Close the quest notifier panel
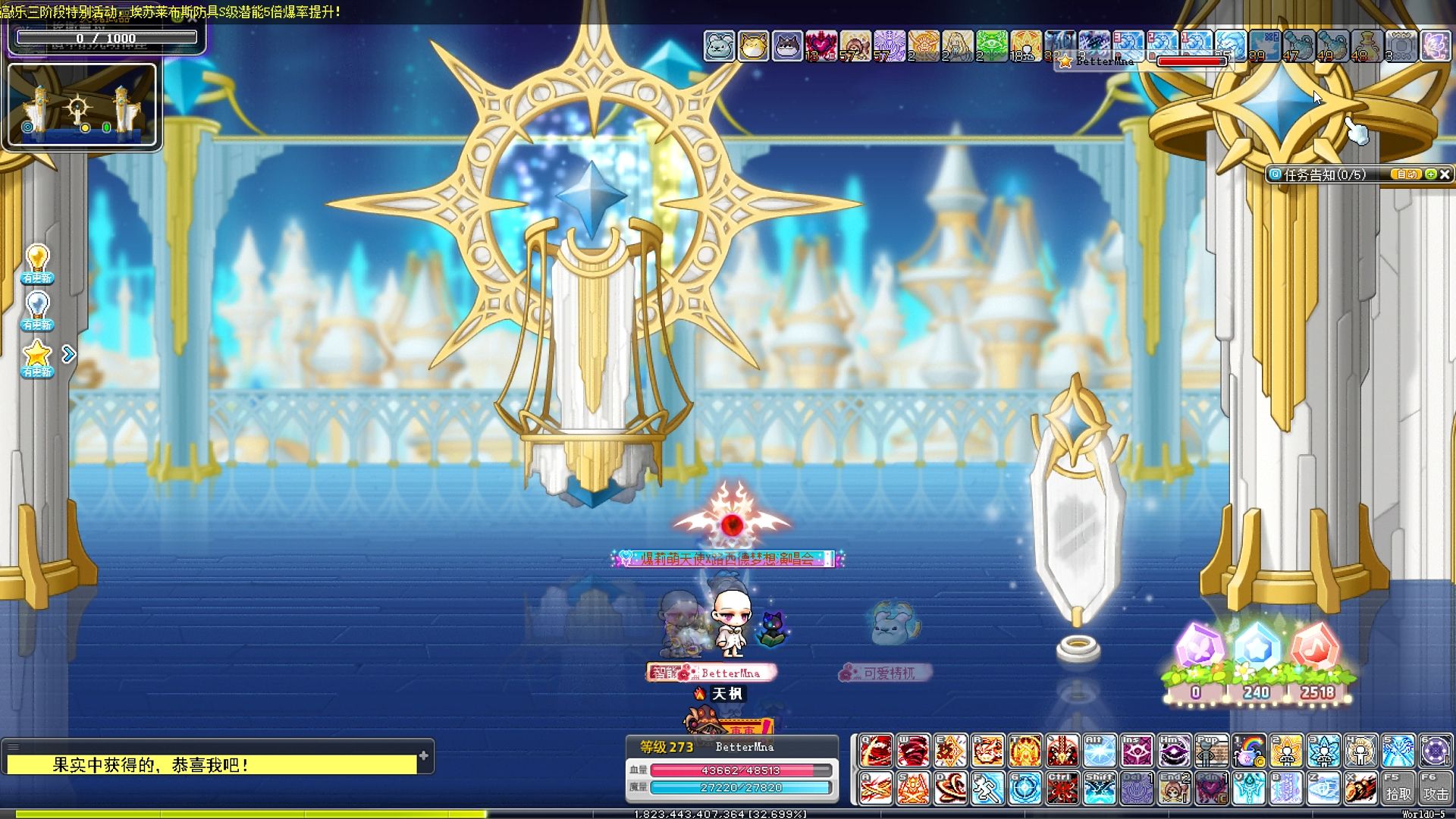The height and width of the screenshot is (819, 1456). tap(1445, 174)
